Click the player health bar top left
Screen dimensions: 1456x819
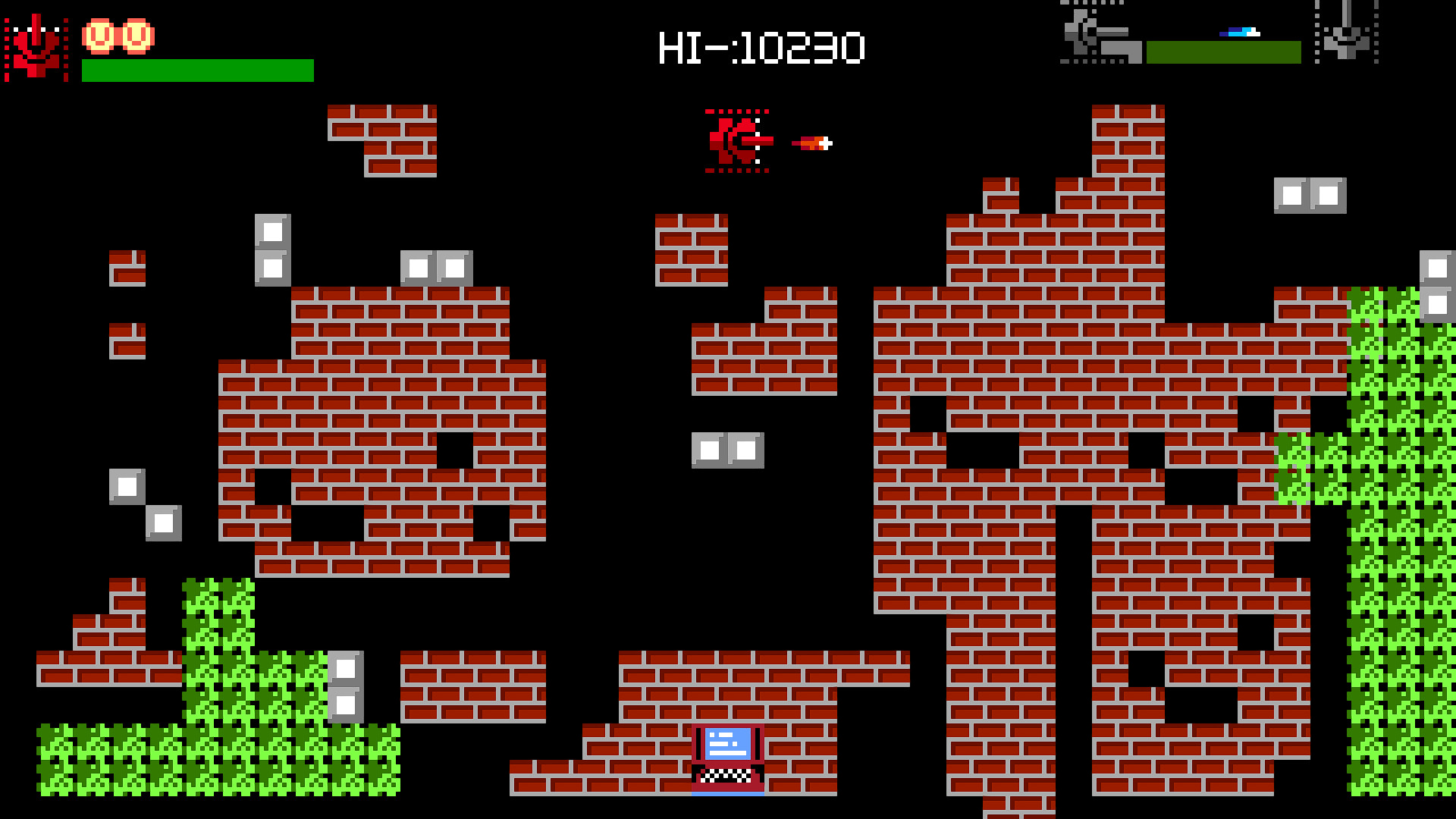pos(197,71)
